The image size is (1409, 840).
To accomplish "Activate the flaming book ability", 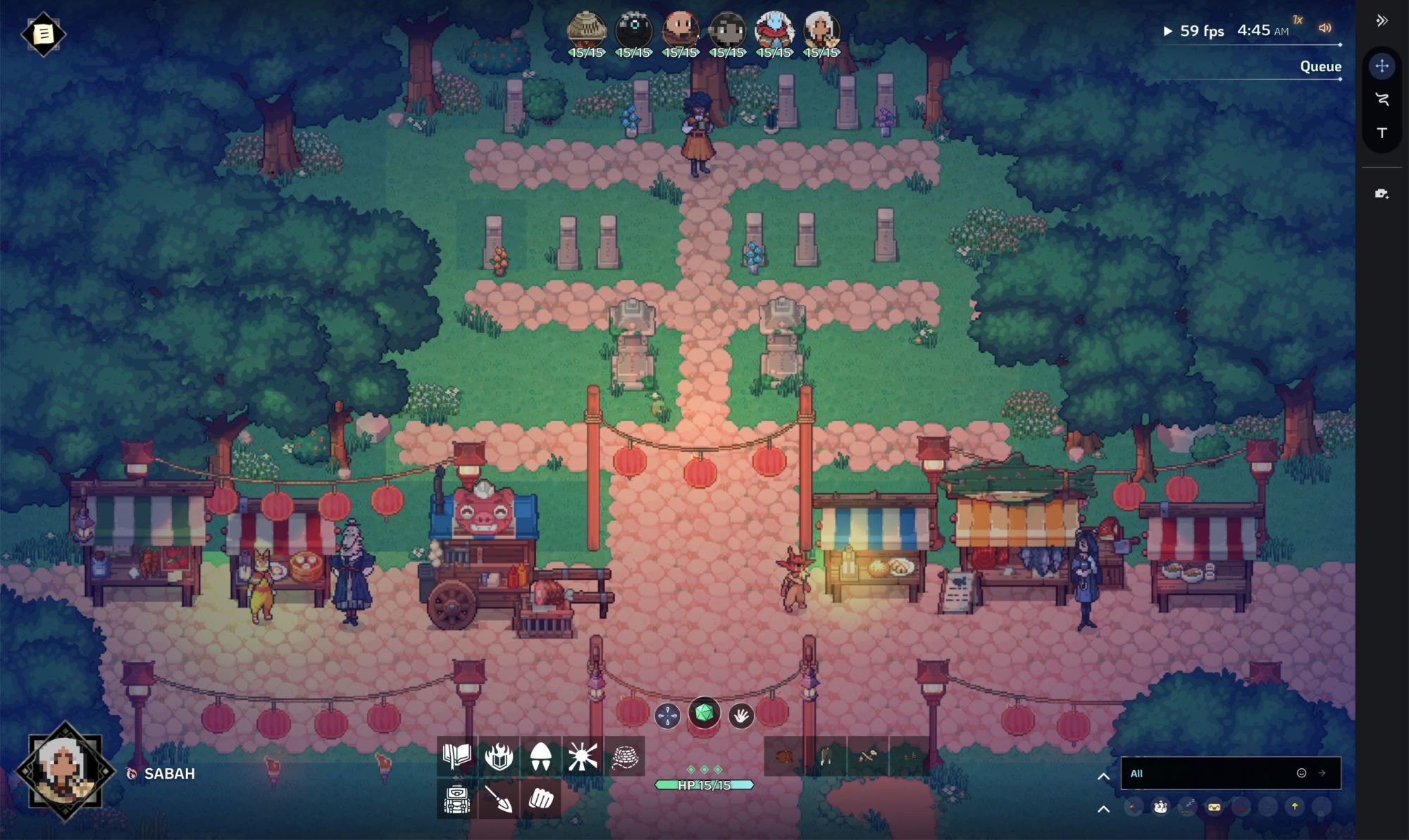I will (x=499, y=757).
